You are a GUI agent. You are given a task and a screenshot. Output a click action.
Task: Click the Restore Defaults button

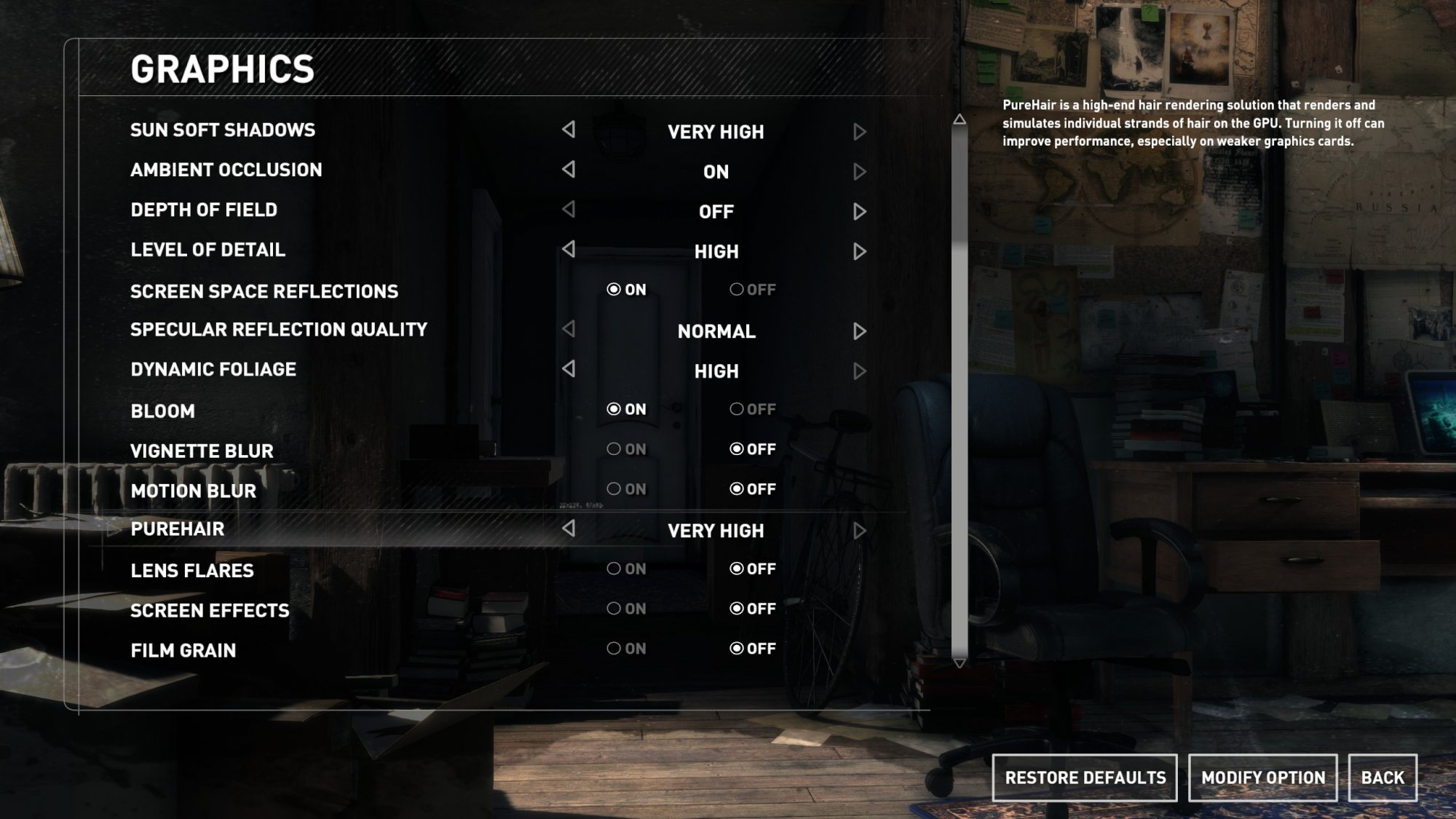(1085, 778)
